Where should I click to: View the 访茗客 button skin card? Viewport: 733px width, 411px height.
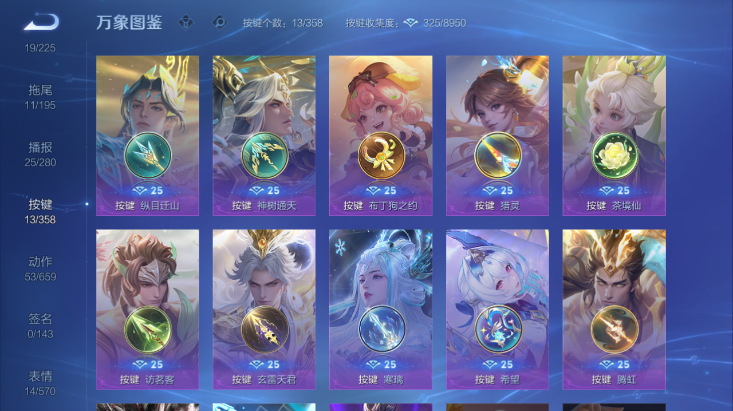[147, 309]
